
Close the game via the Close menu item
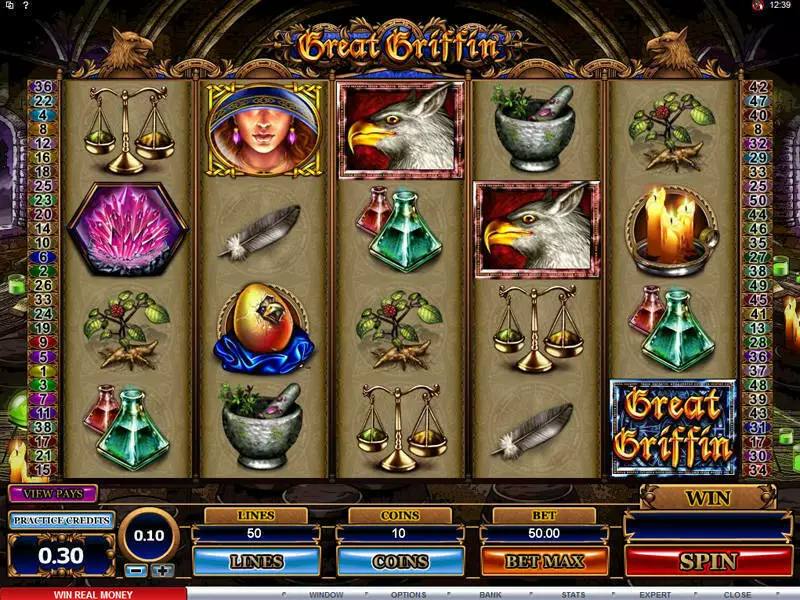click(737, 594)
